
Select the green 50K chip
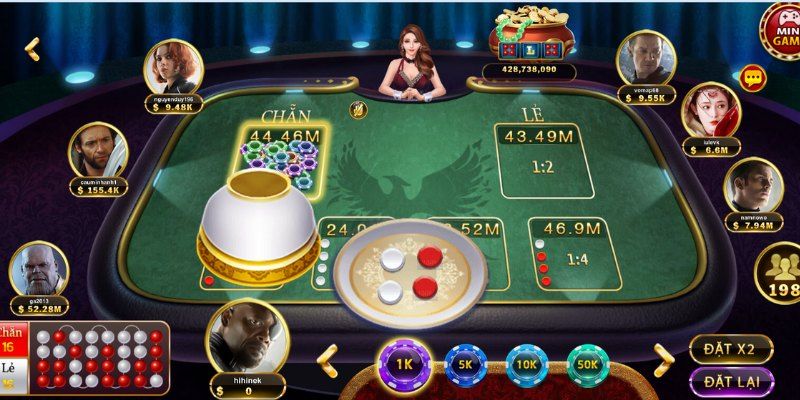point(589,366)
